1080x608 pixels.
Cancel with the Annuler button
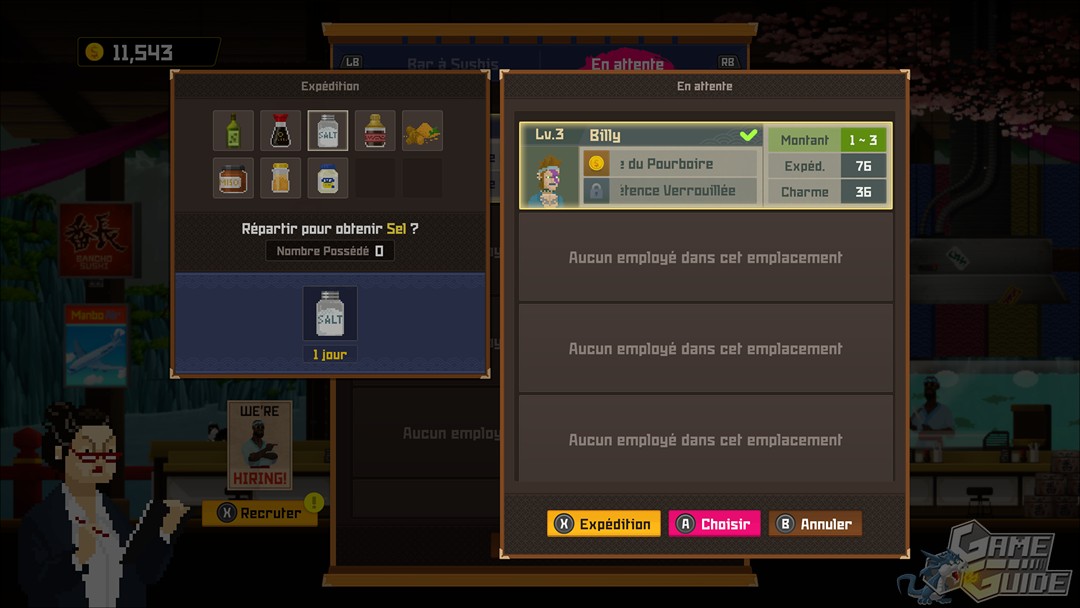(x=815, y=524)
